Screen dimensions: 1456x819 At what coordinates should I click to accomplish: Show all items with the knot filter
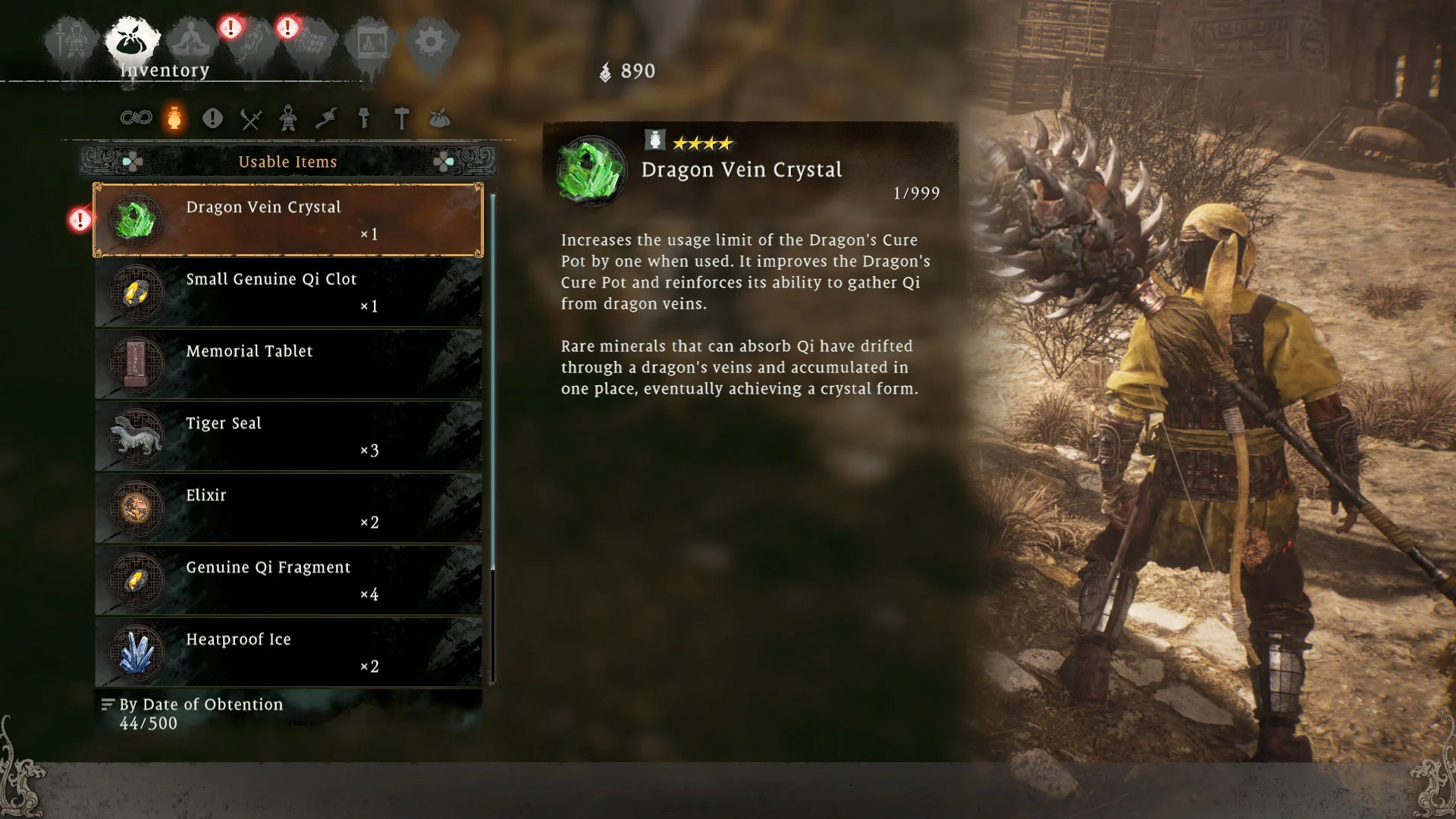(136, 118)
